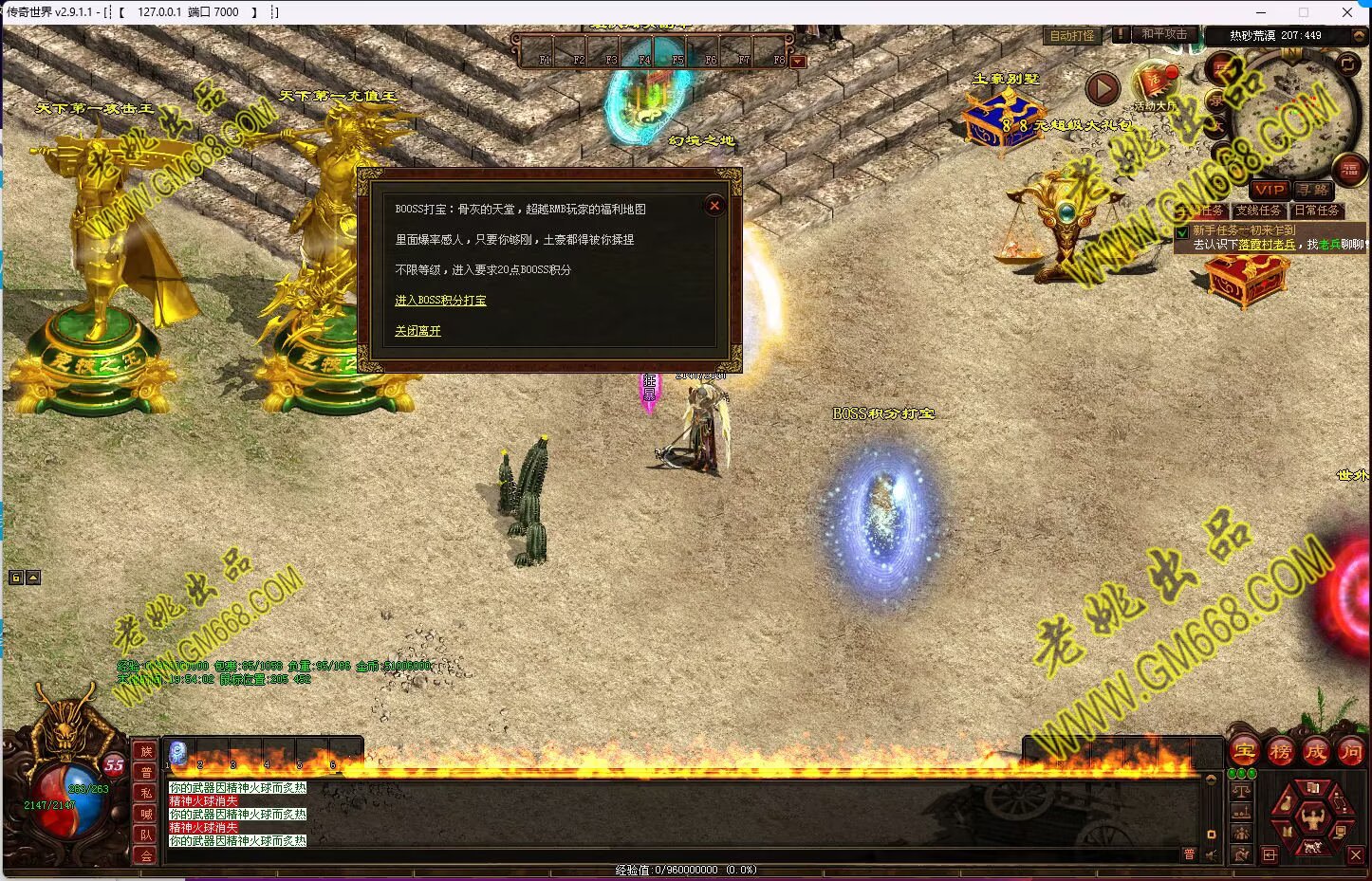Switch to the 日常任务 daily quest tab
1372x881 pixels.
(1317, 211)
